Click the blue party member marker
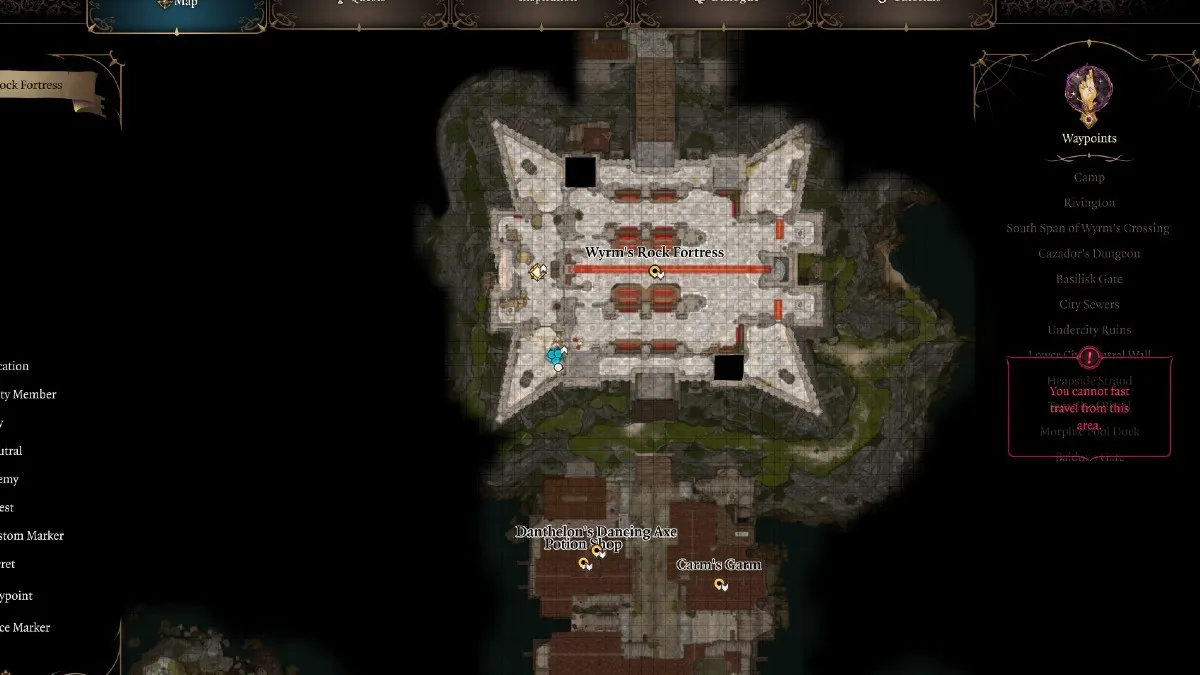1200x675 pixels. click(x=556, y=355)
